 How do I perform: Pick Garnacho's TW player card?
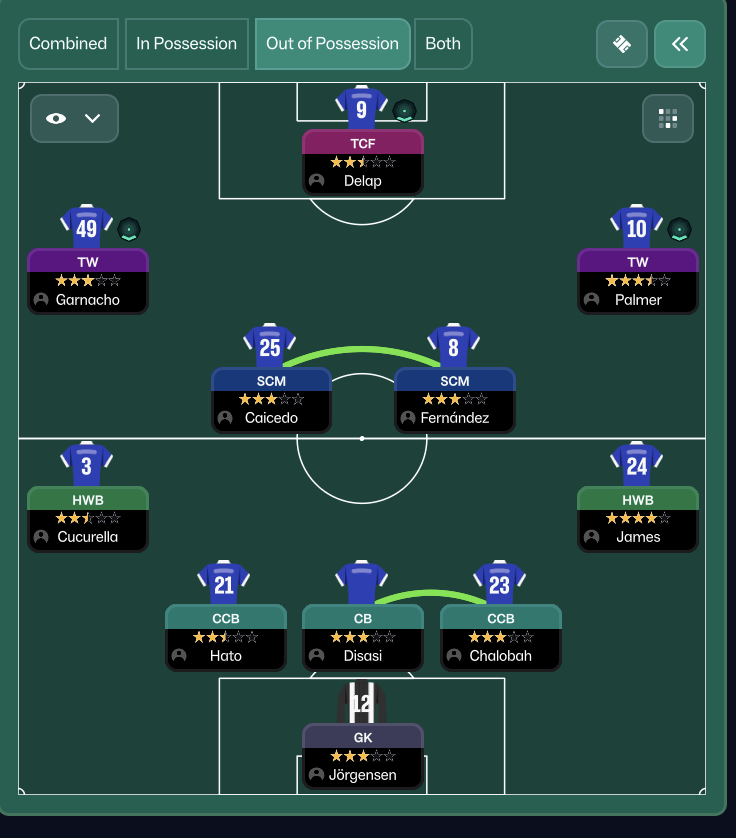(88, 281)
